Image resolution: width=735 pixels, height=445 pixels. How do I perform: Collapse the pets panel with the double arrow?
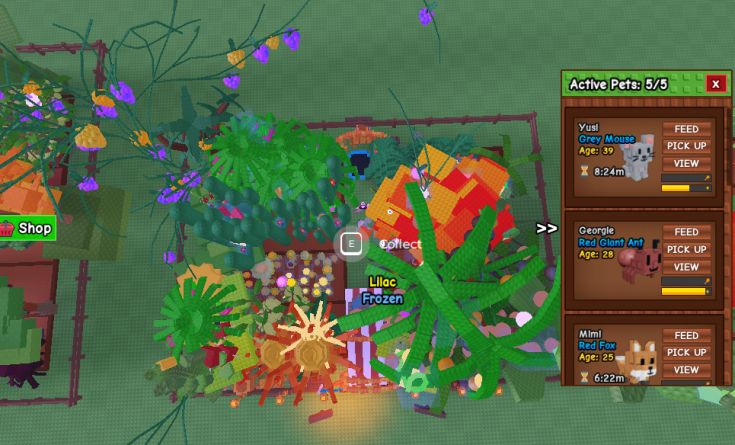coord(546,228)
